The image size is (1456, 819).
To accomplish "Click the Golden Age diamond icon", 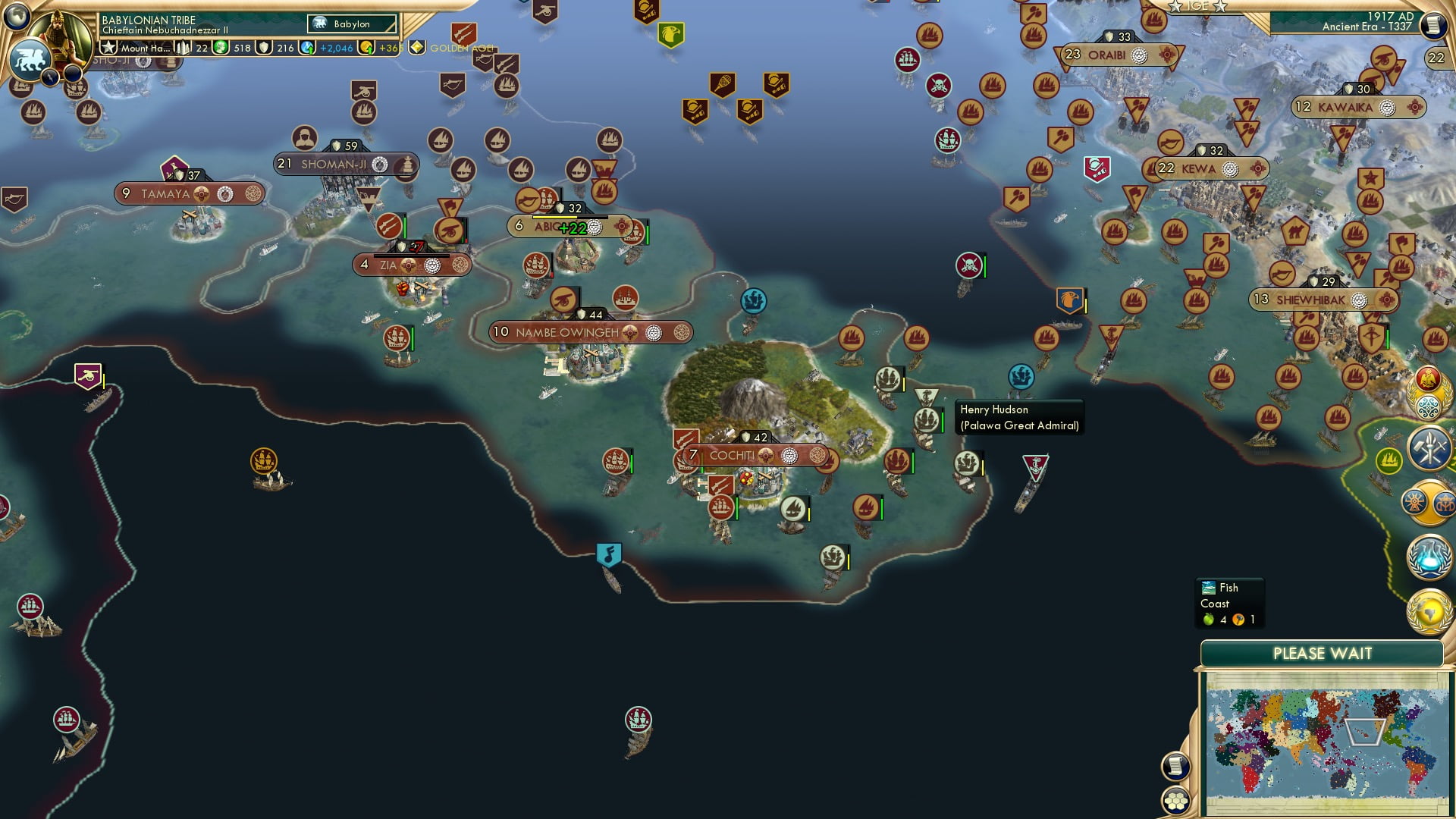I will [416, 47].
